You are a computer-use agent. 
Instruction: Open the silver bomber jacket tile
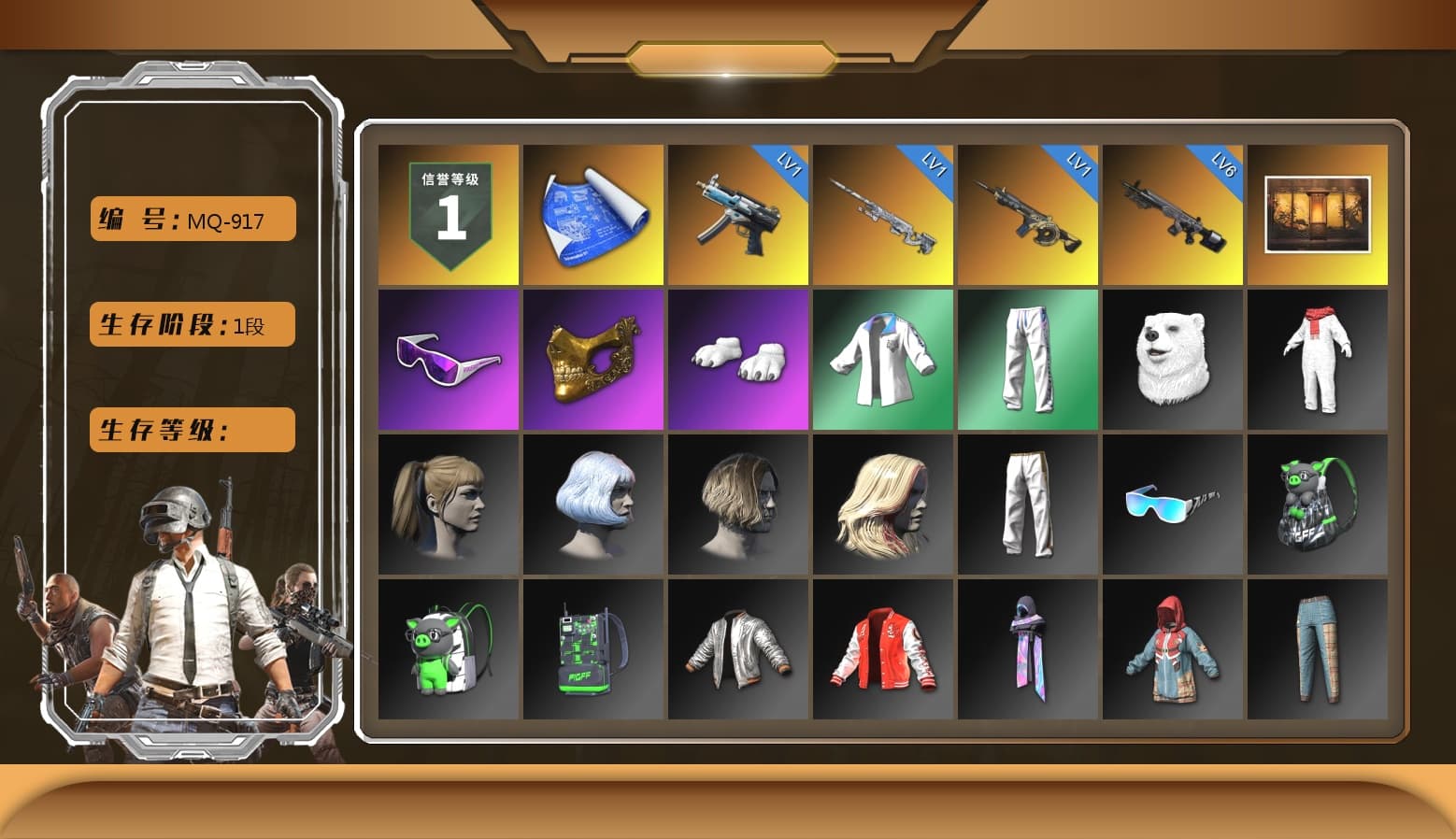point(737,649)
